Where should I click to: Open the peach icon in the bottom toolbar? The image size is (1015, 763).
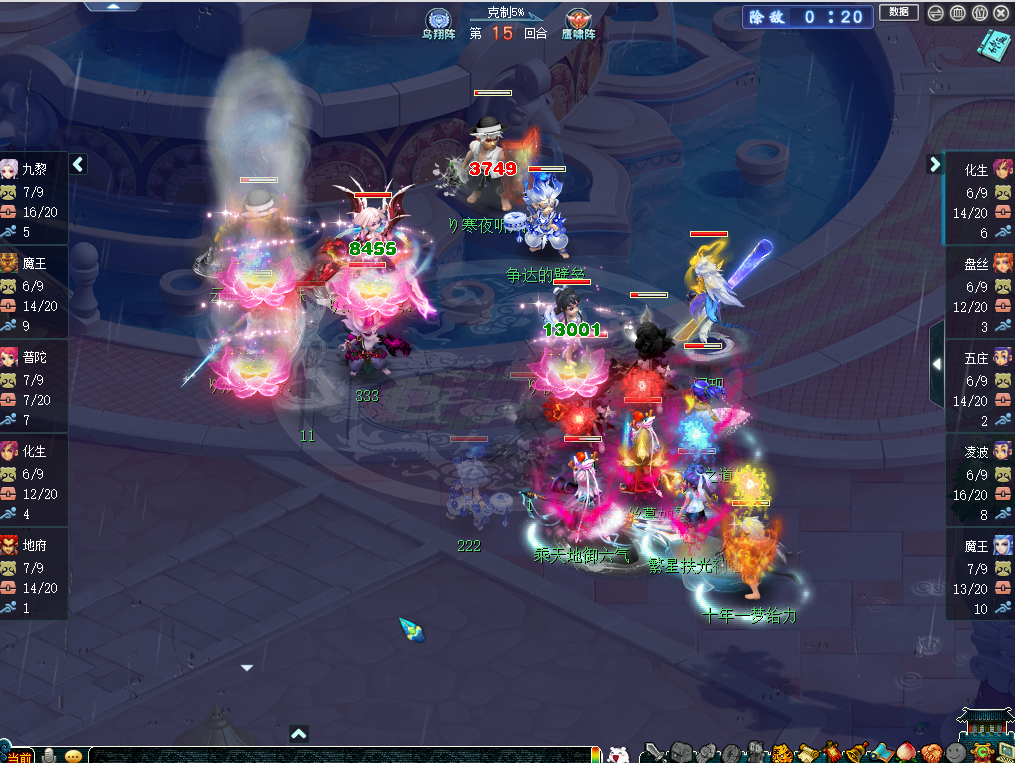point(906,752)
